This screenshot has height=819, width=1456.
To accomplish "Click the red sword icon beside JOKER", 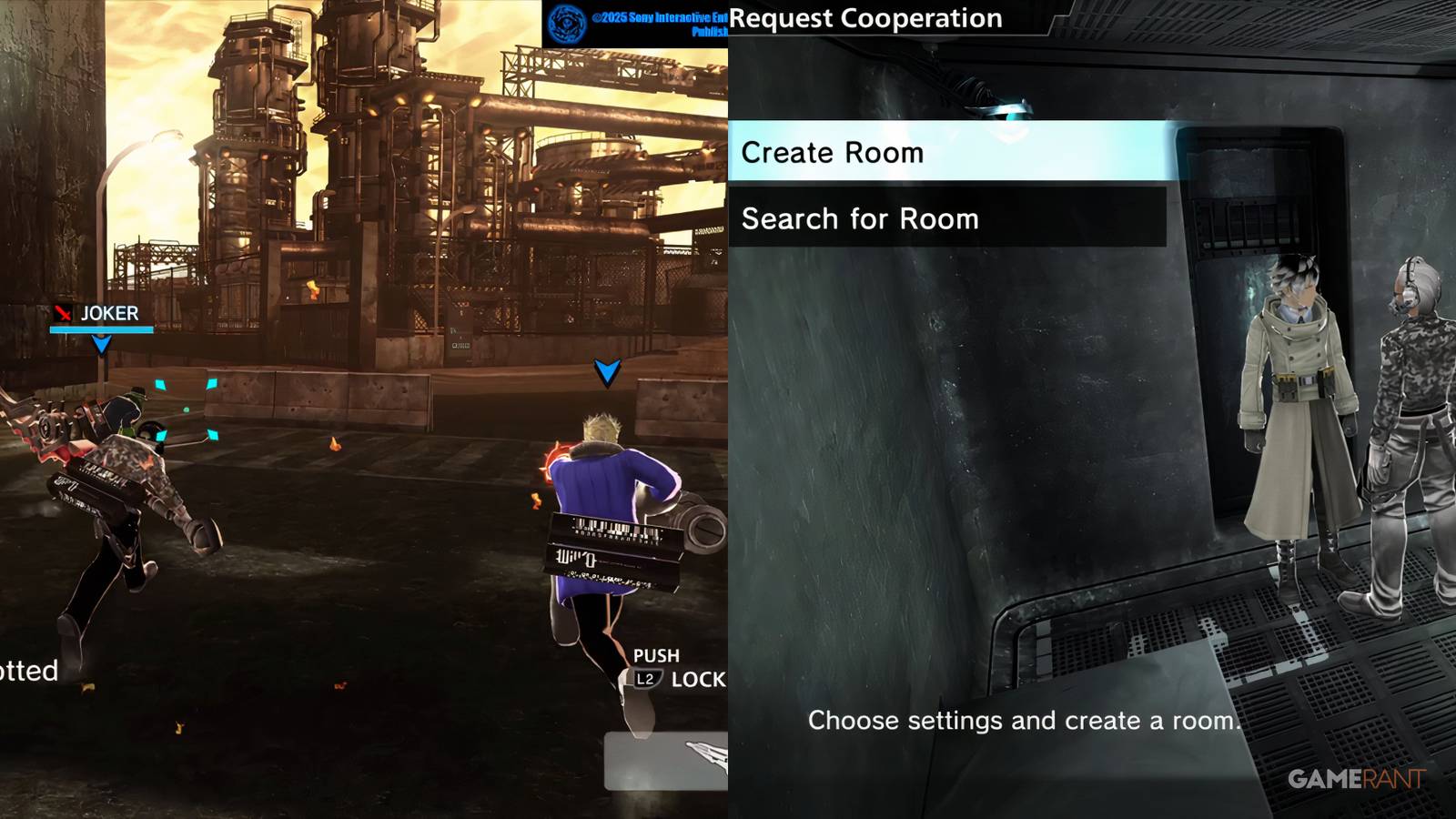I will (62, 314).
